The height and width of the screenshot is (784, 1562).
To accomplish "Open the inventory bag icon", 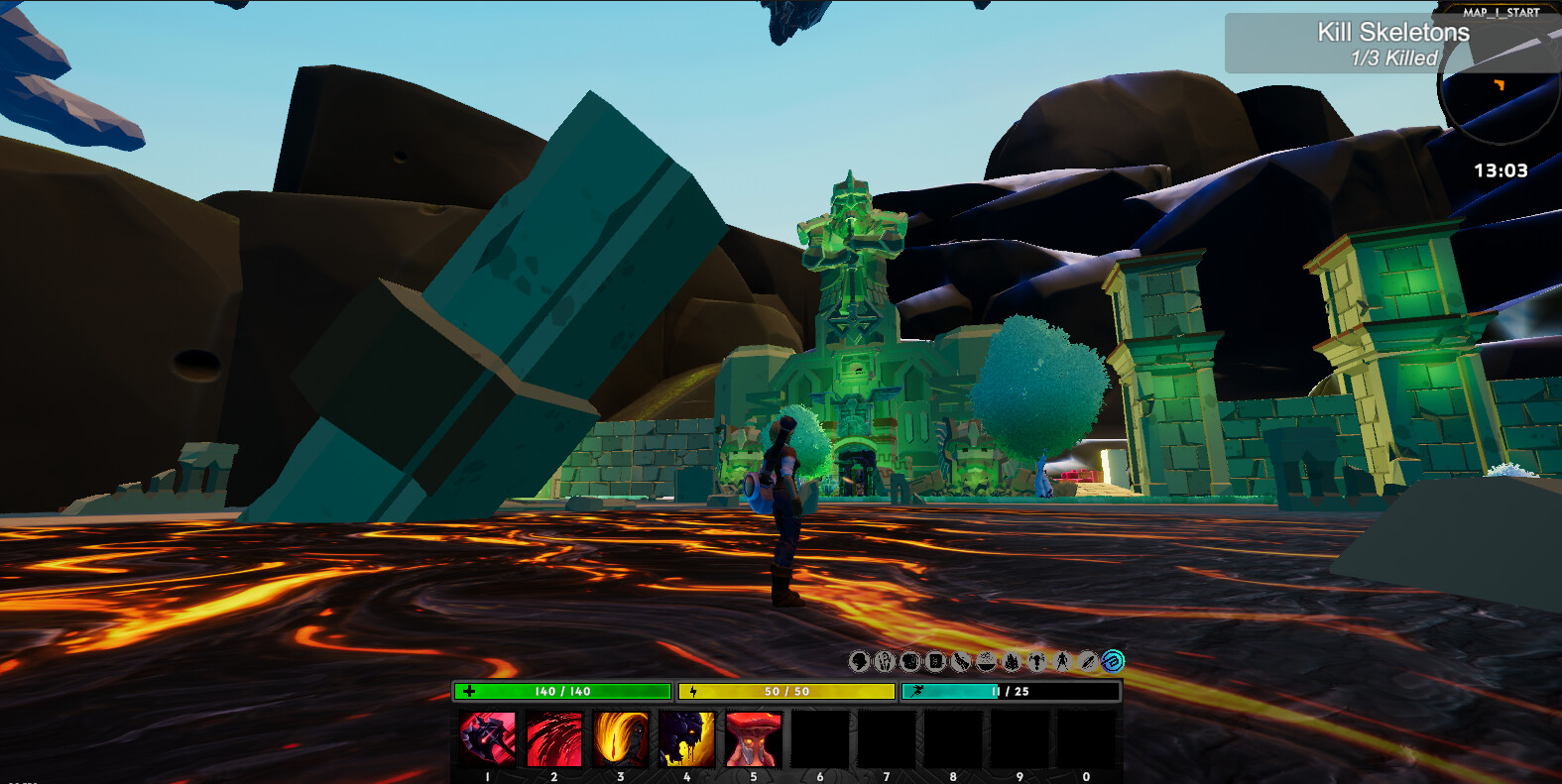I will (909, 661).
